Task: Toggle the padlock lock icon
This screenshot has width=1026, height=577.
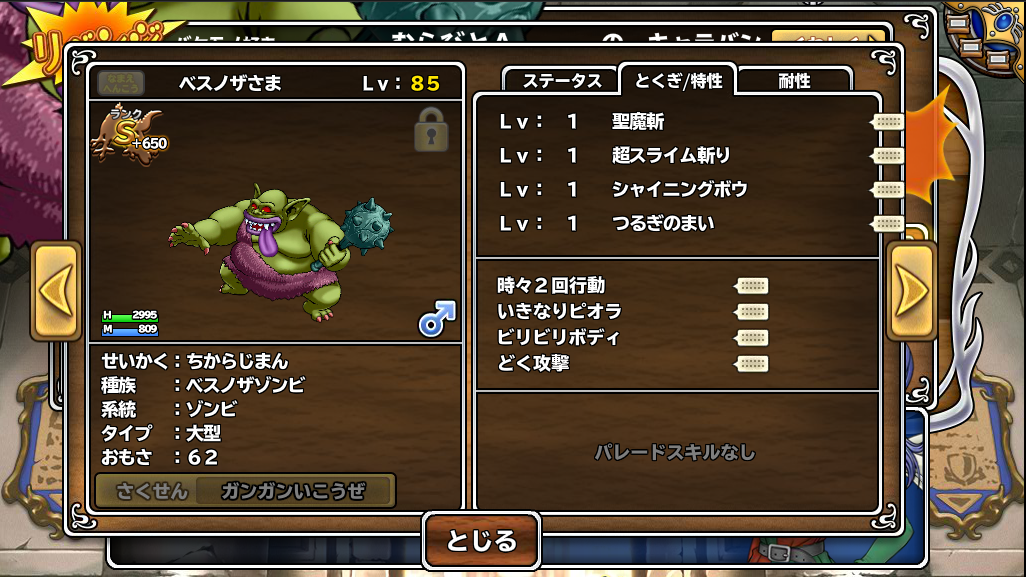Action: [x=431, y=129]
